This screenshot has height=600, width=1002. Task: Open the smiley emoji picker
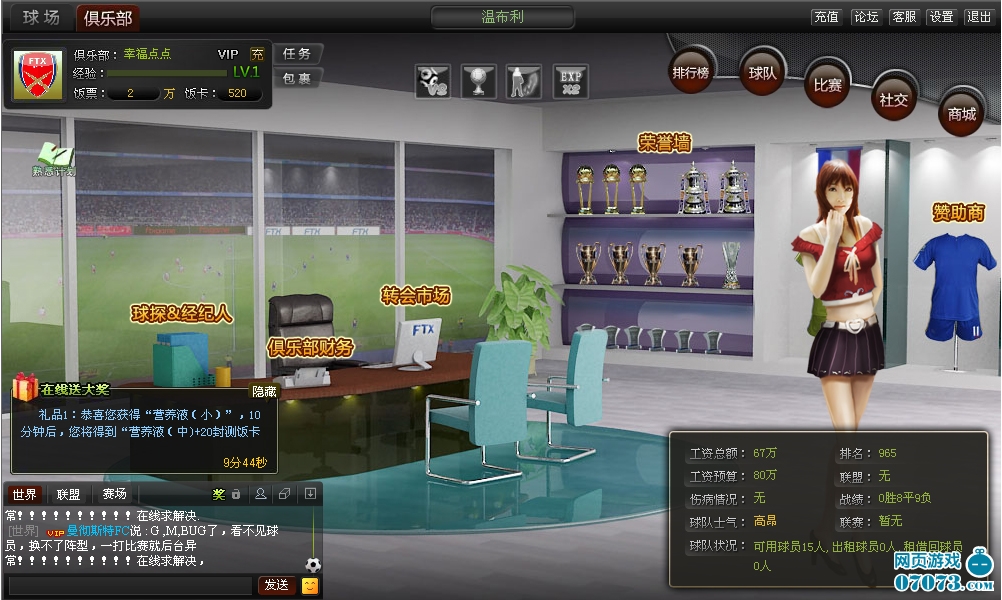pos(310,585)
